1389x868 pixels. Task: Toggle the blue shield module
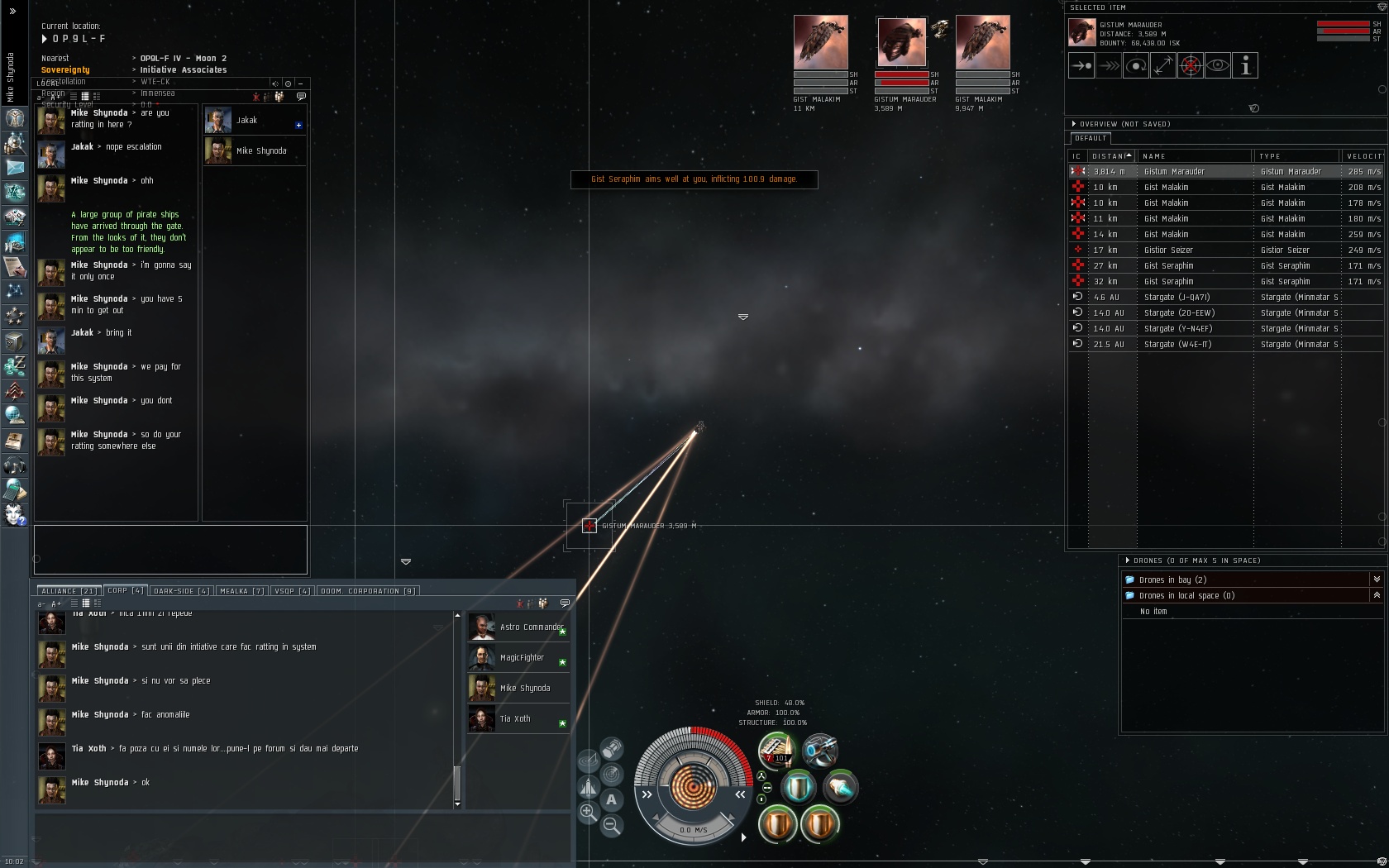798,787
